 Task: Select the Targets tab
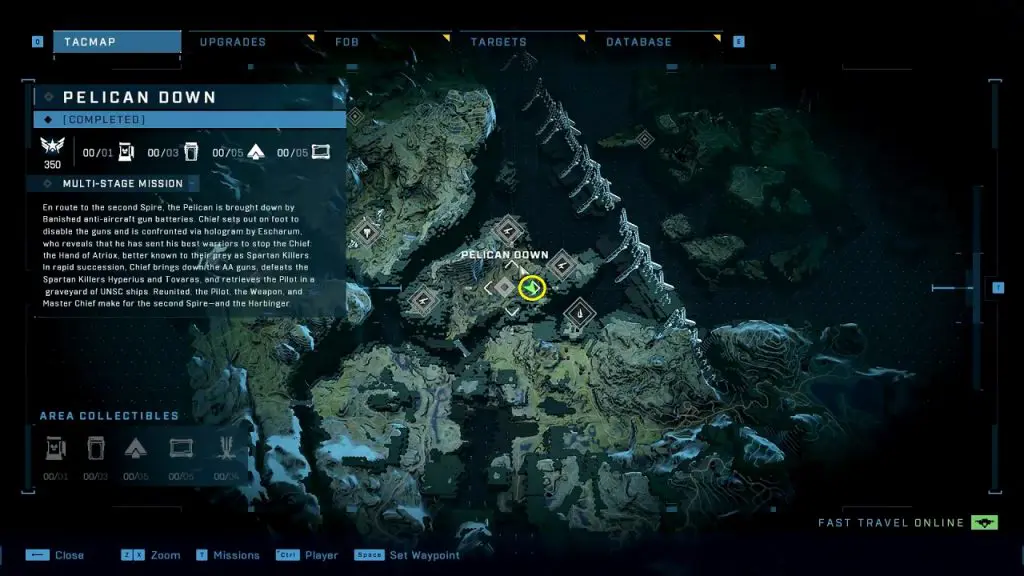(x=498, y=42)
